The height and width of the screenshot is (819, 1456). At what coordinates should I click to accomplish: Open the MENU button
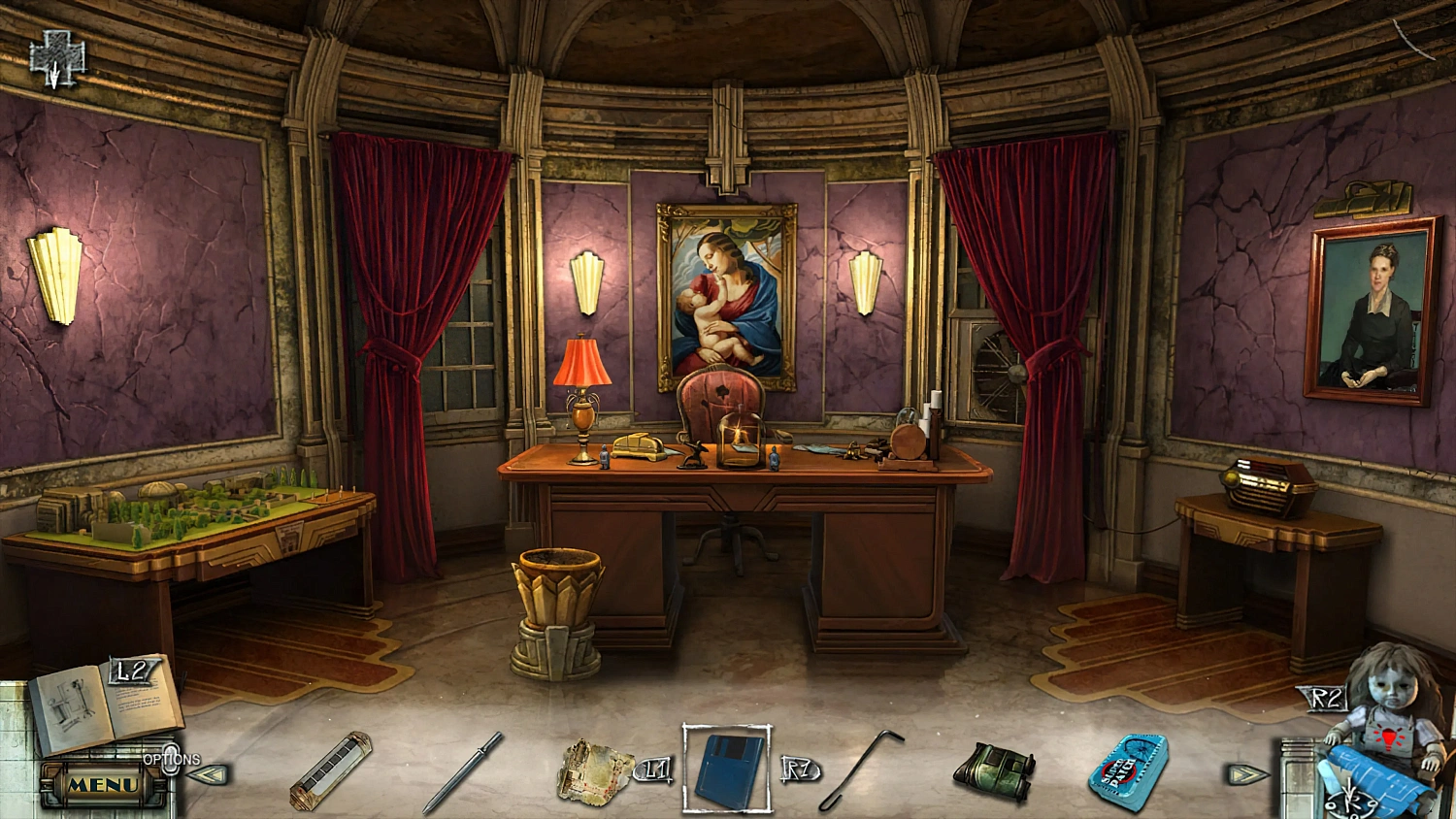tap(102, 784)
